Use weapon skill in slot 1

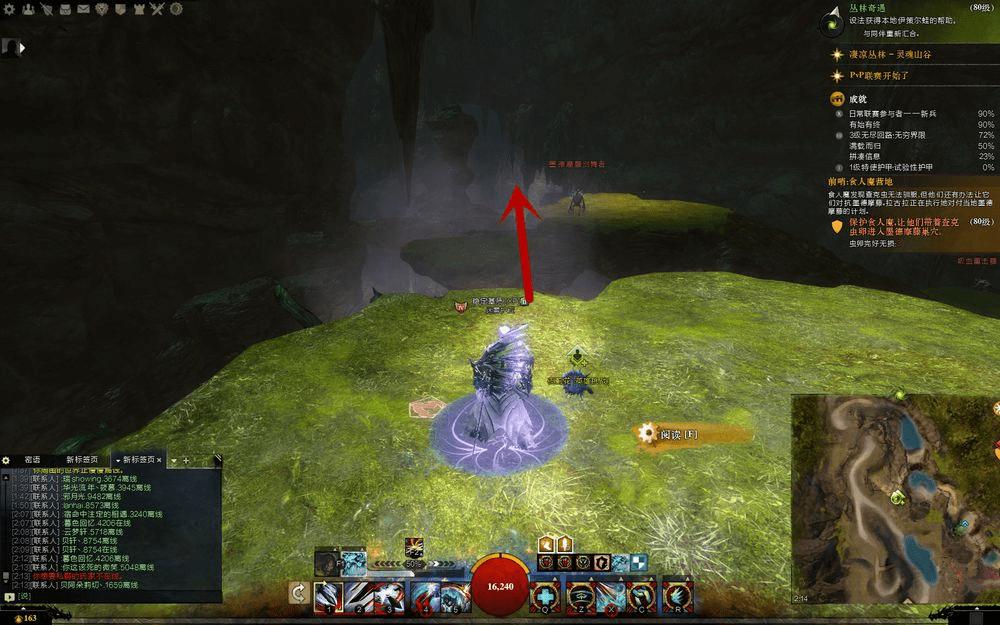pos(327,594)
